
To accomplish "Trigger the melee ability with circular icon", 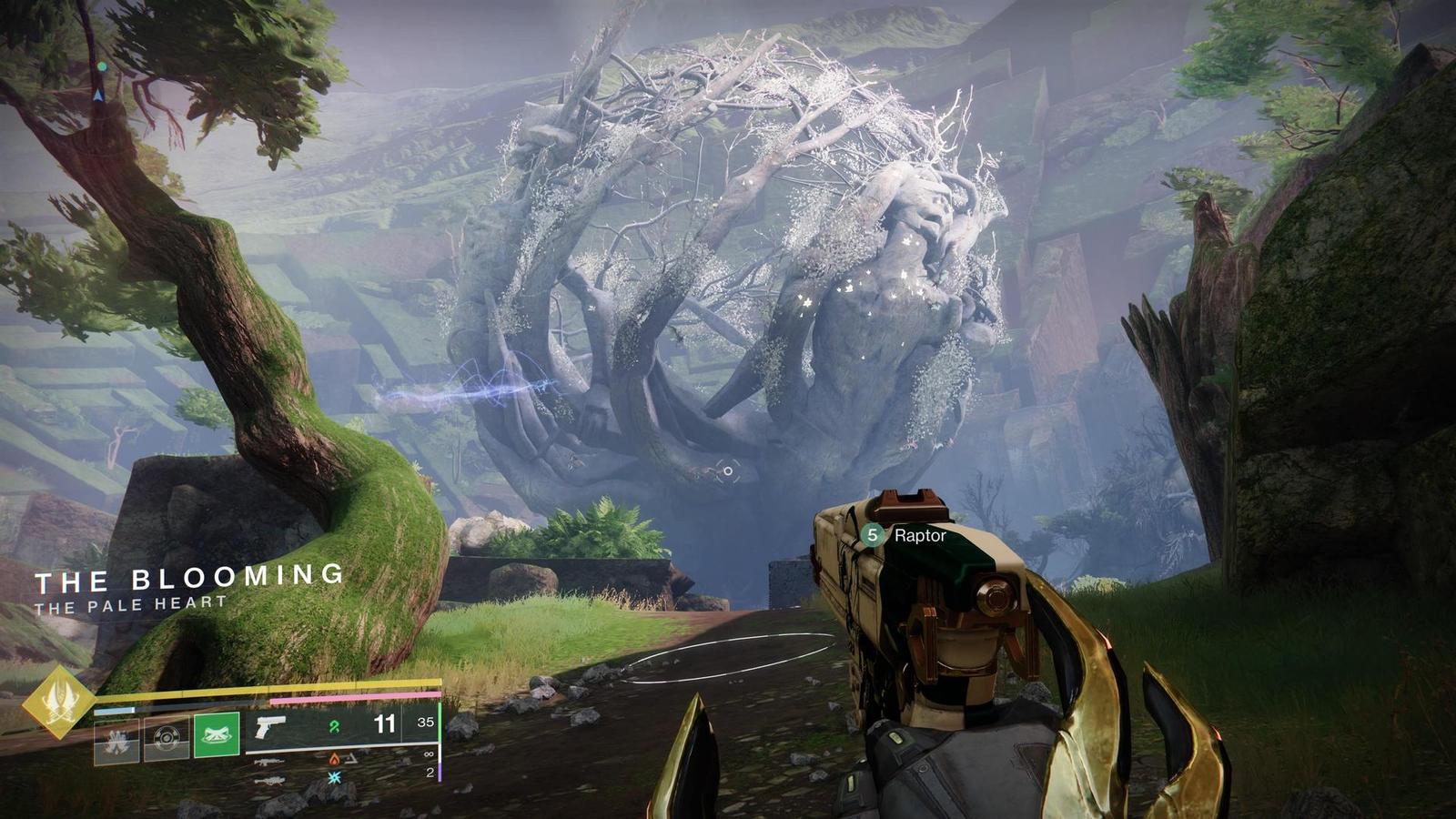I will pyautogui.click(x=167, y=737).
